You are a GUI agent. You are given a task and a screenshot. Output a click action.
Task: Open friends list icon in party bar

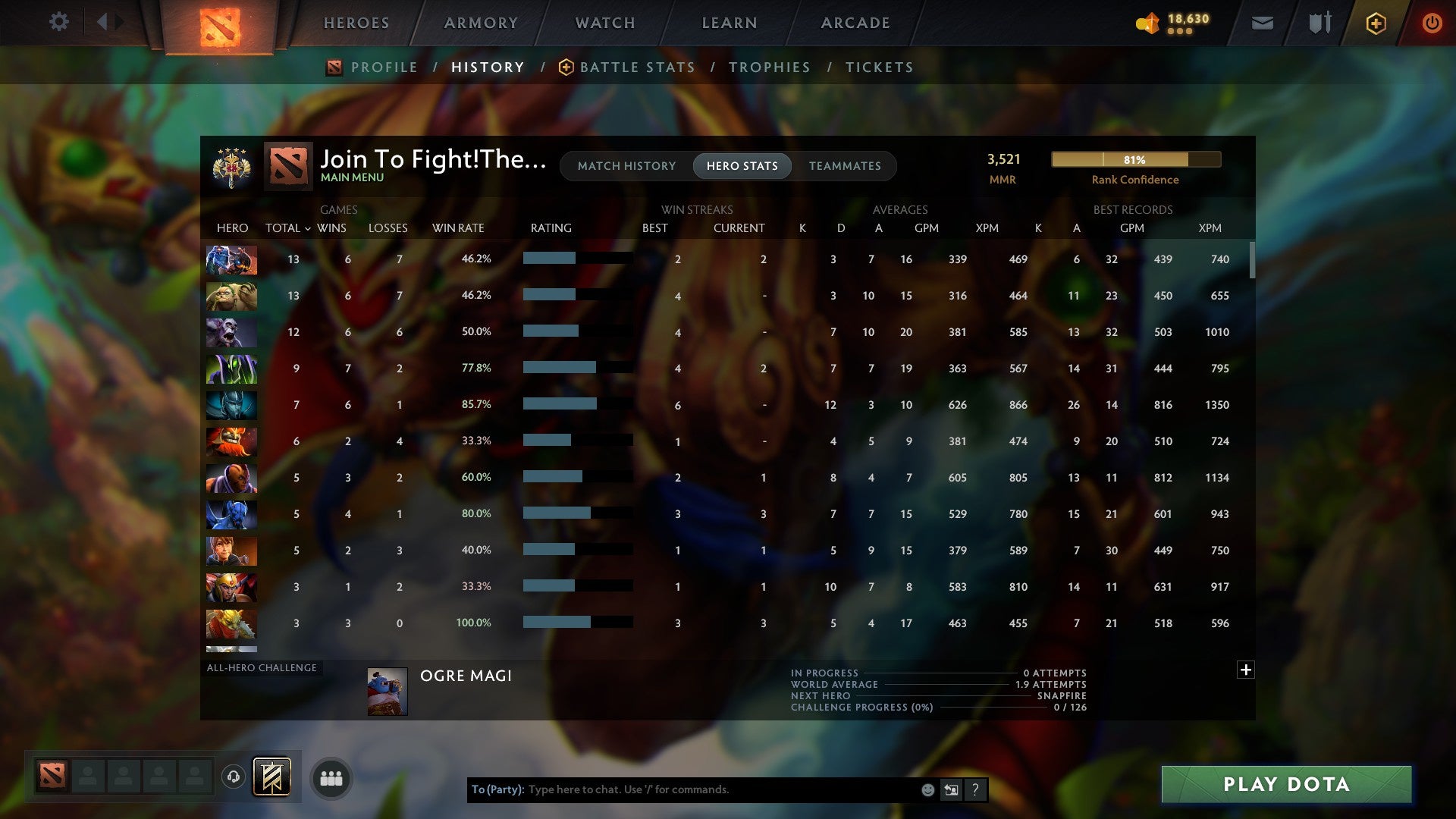[331, 777]
